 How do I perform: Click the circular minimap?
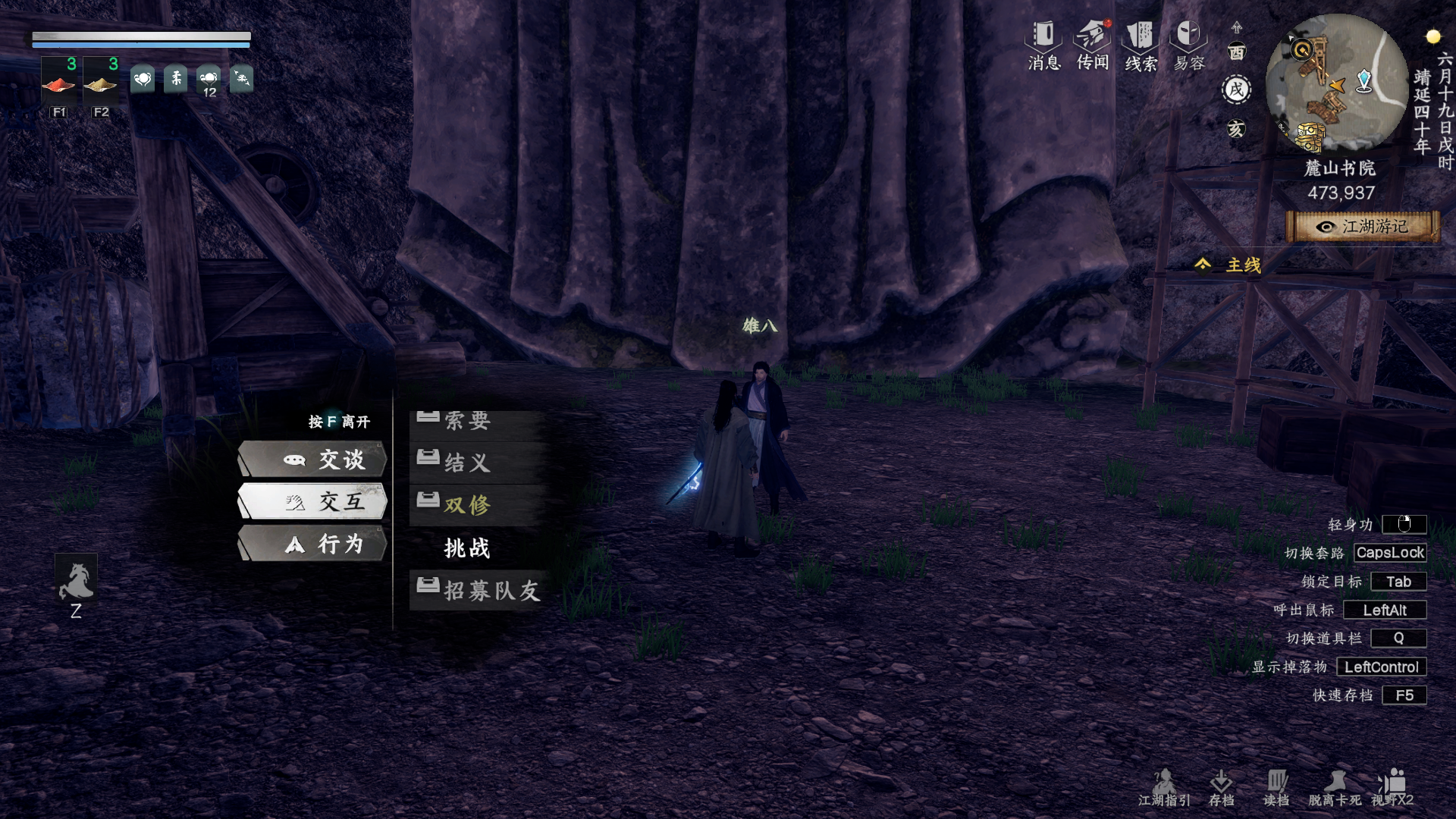click(x=1337, y=85)
